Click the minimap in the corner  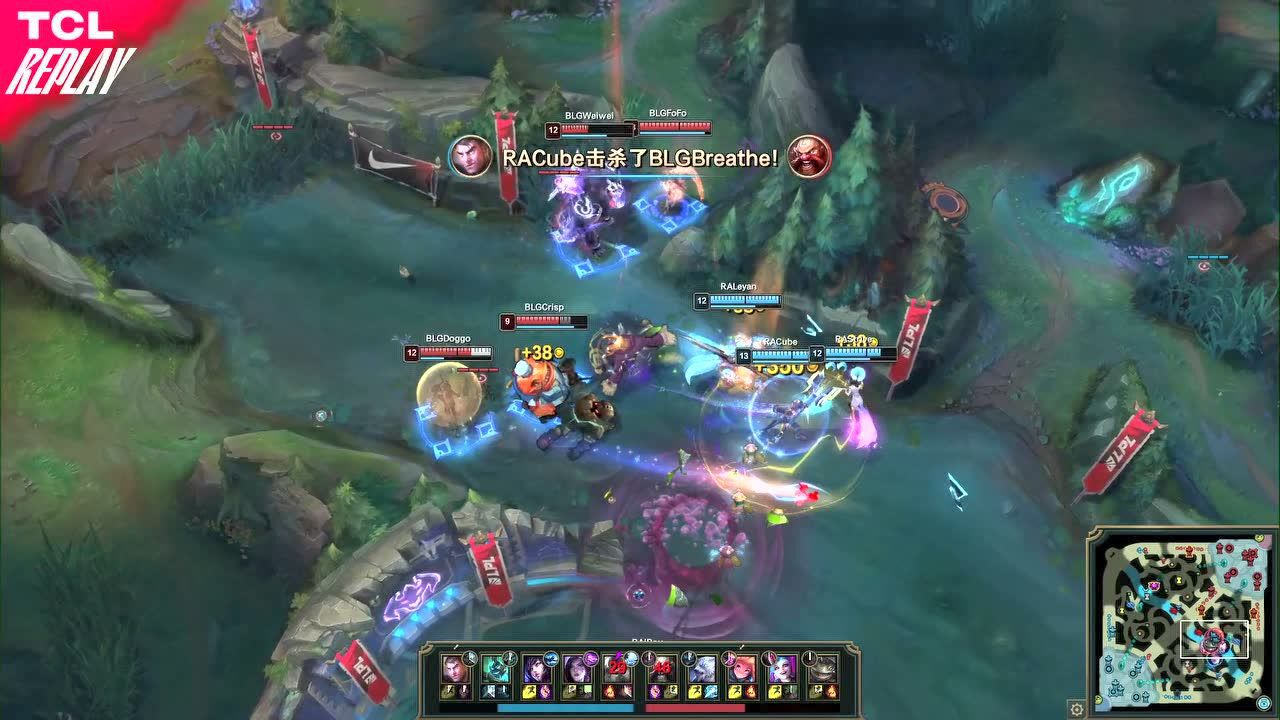(x=1179, y=622)
